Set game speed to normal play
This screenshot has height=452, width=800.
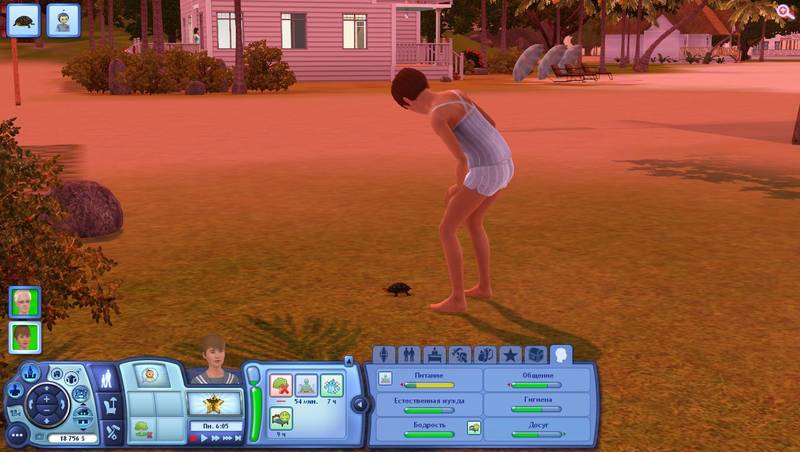point(206,438)
